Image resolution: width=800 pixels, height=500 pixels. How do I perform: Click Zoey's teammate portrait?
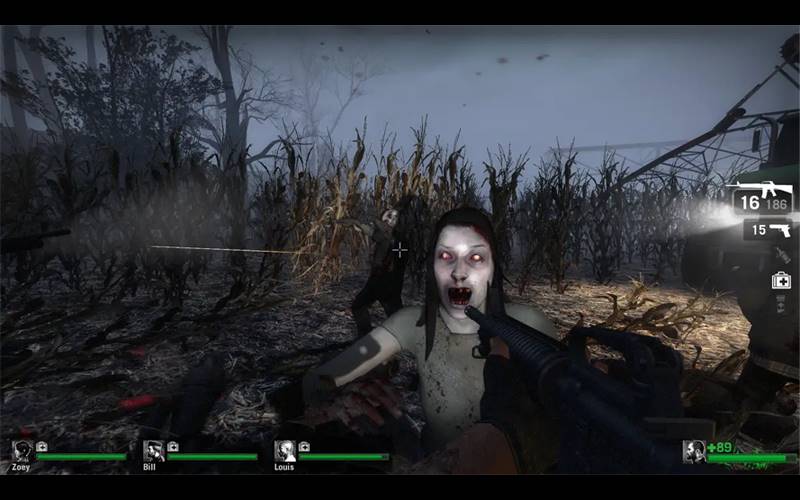[22, 451]
